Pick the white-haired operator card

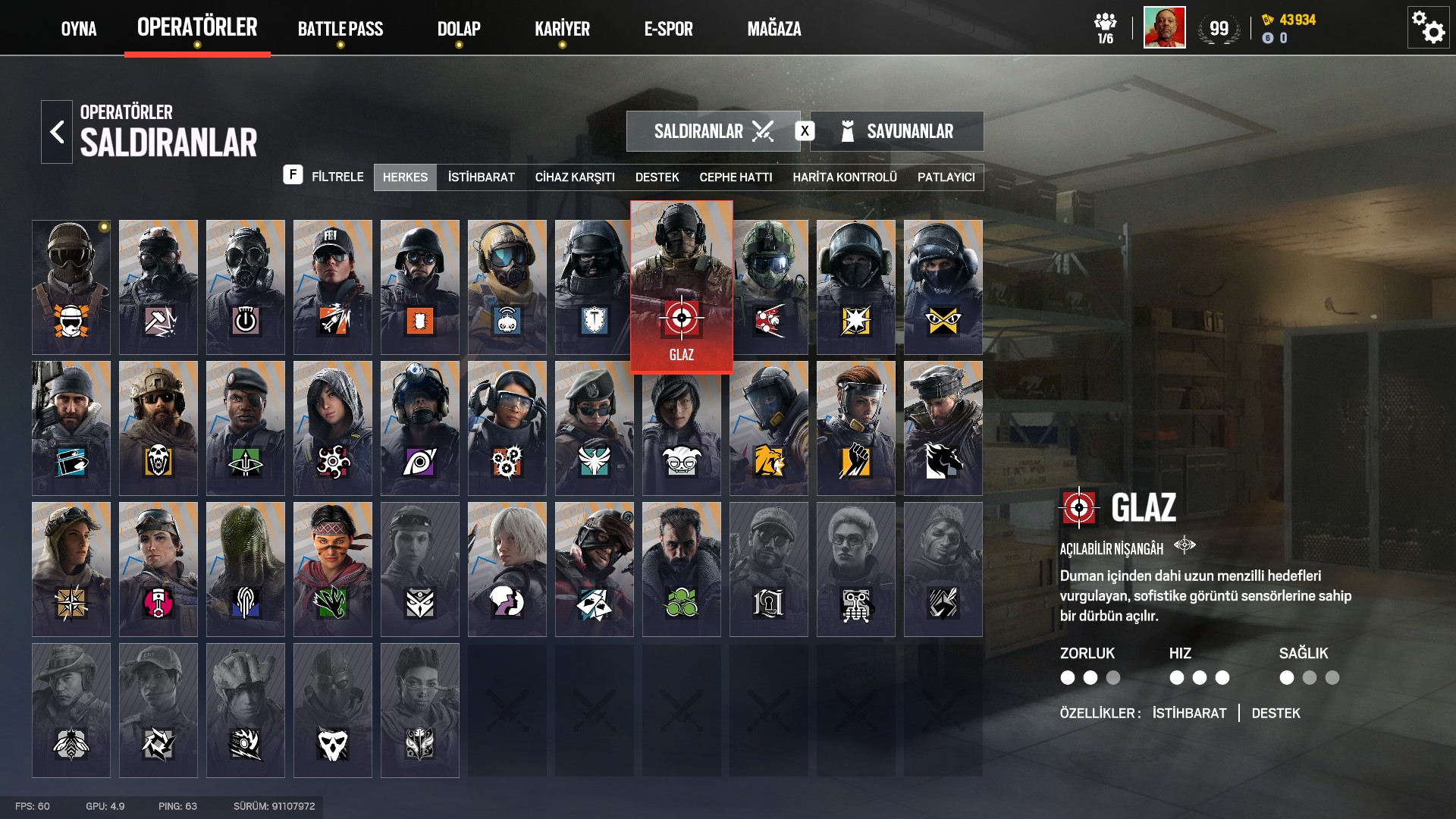click(x=507, y=569)
